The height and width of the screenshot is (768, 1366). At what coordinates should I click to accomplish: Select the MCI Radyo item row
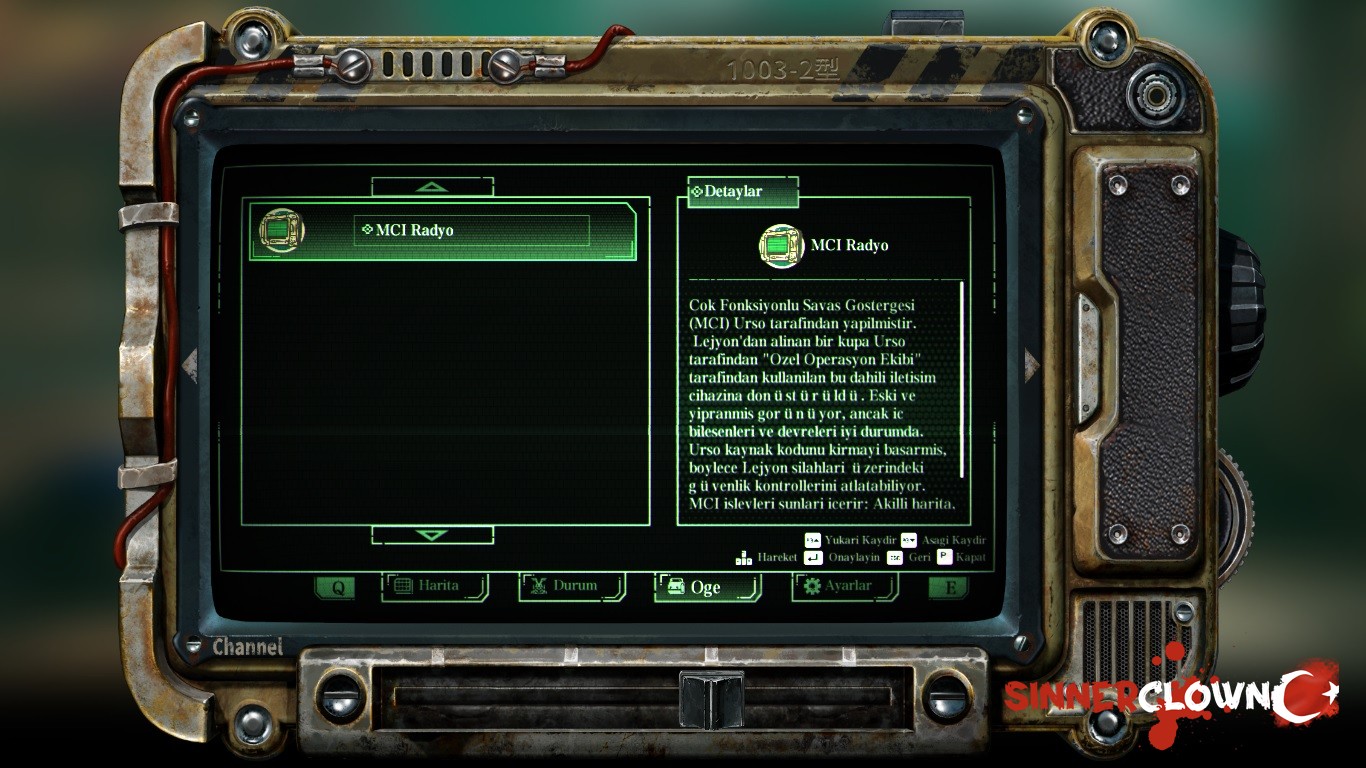click(x=442, y=231)
